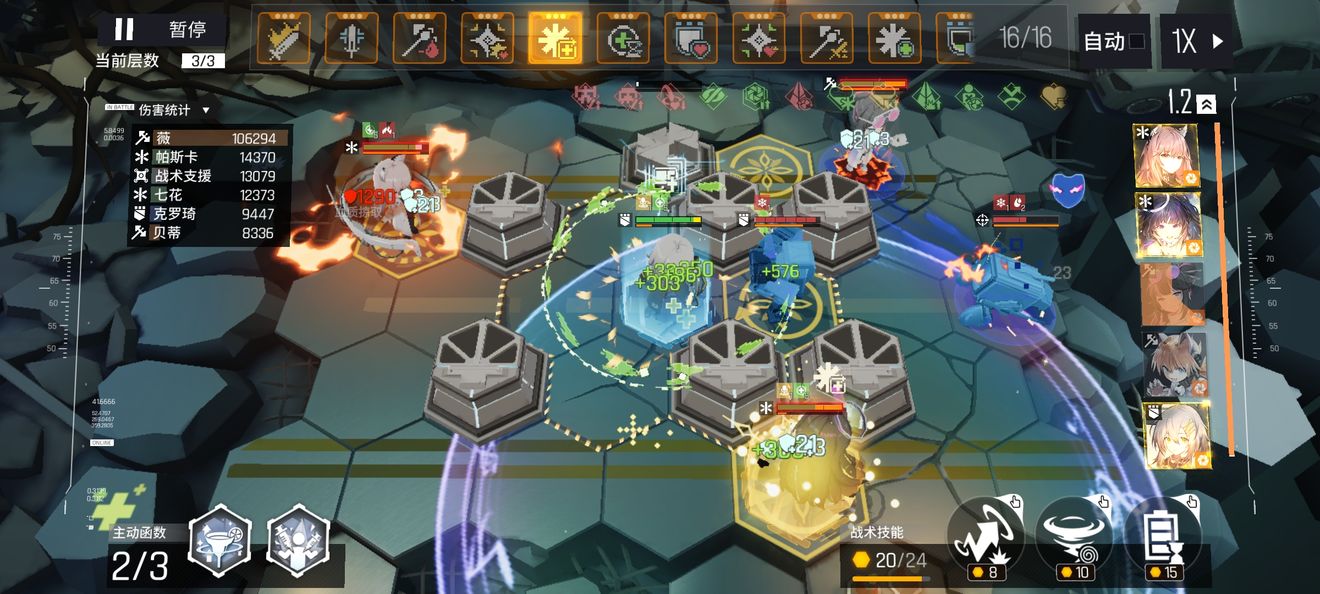Pause the battle with the 暂停 button
This screenshot has height=594, width=1320.
(161, 29)
